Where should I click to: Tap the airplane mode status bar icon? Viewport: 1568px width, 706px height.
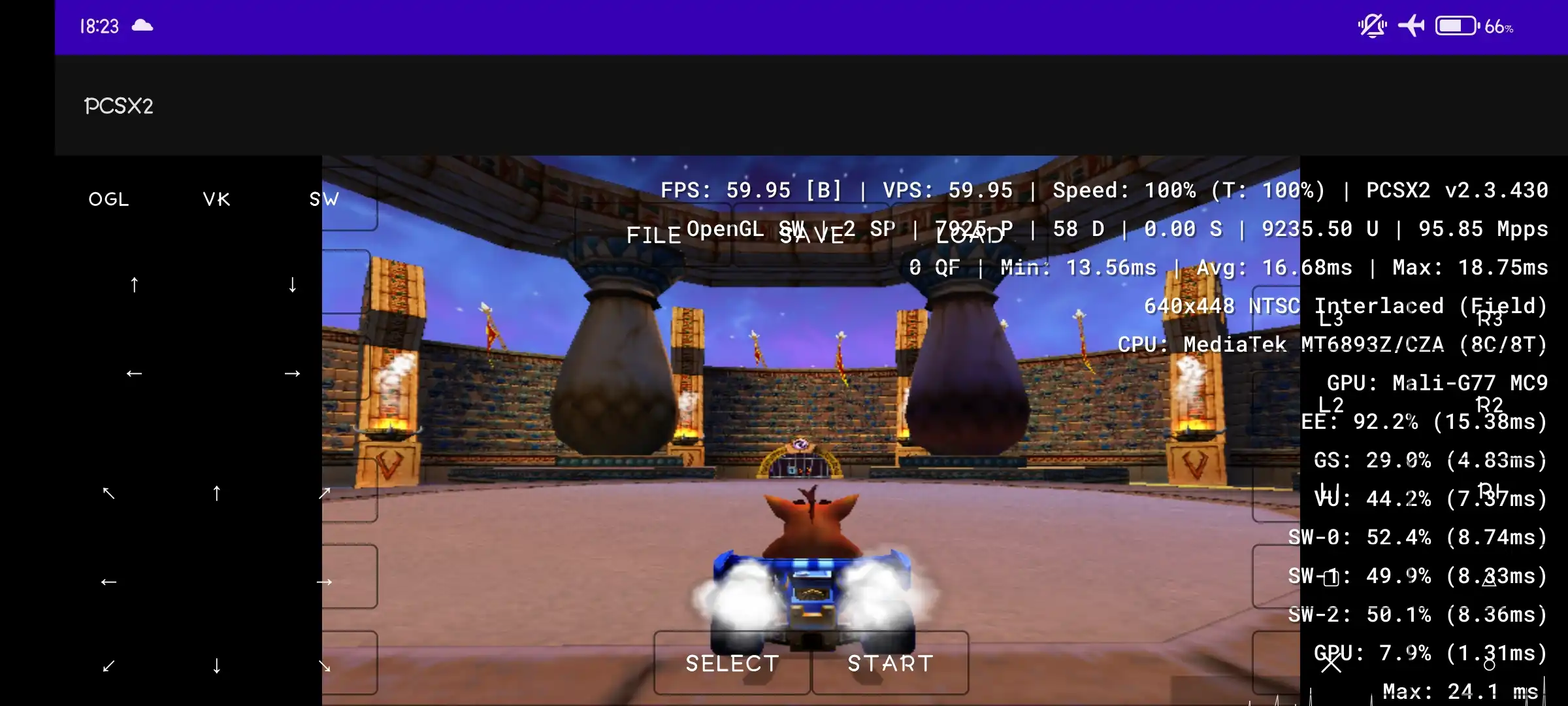1412,25
